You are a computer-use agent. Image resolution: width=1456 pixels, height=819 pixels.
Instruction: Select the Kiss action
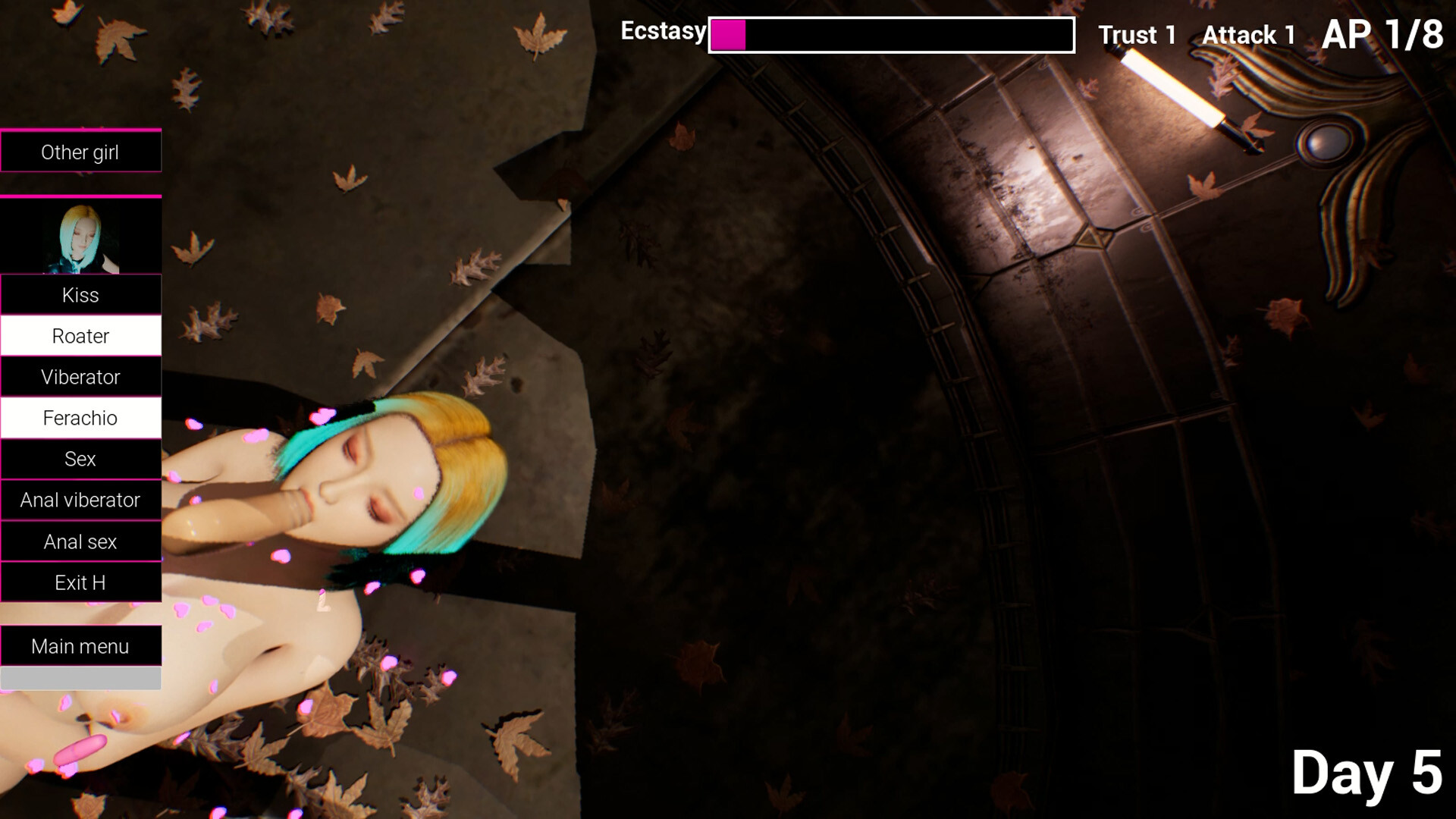80,295
